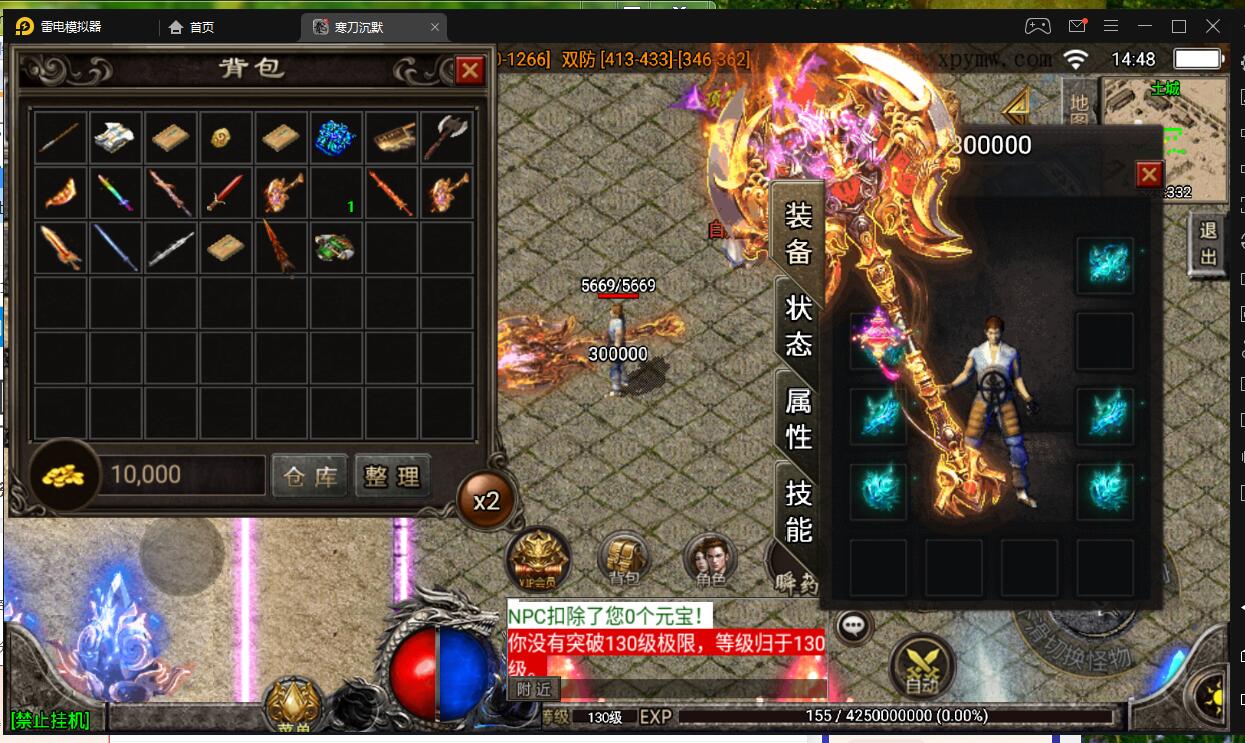
Task: Select the green treasure chest item
Action: [x=336, y=247]
